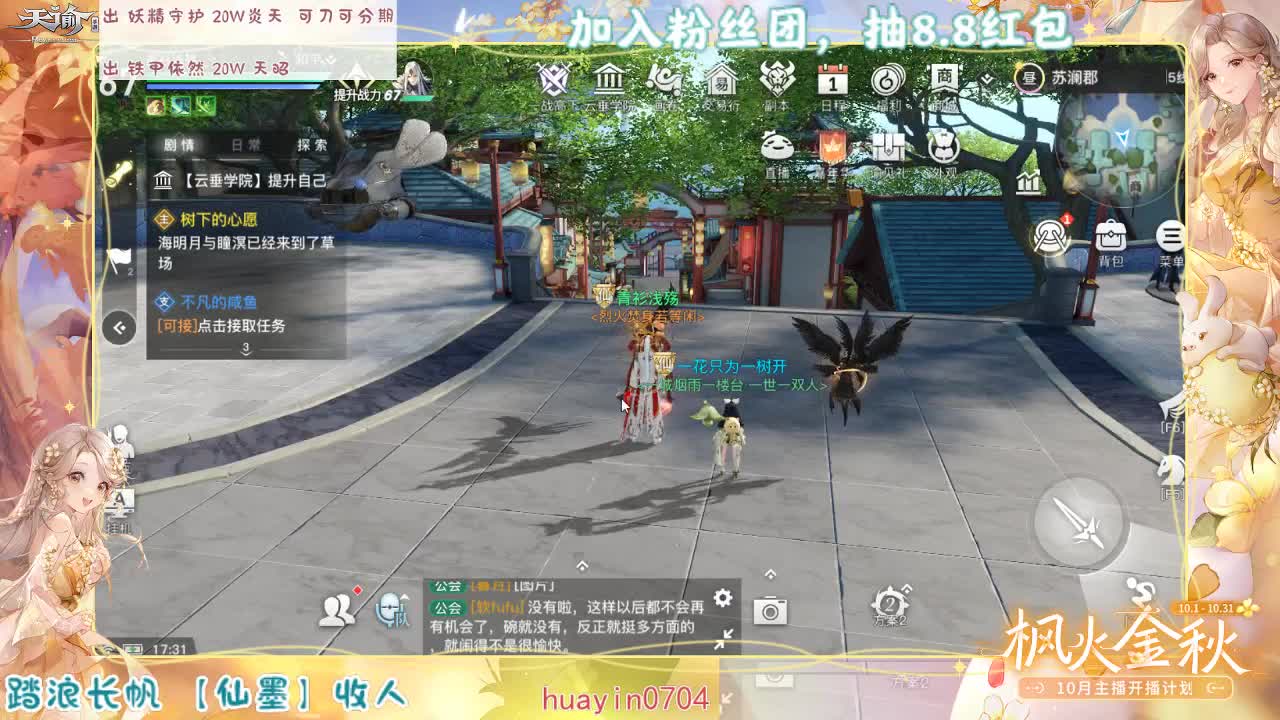The width and height of the screenshot is (1280, 720).
Task: Take a screenshot with the camera icon
Action: [769, 610]
